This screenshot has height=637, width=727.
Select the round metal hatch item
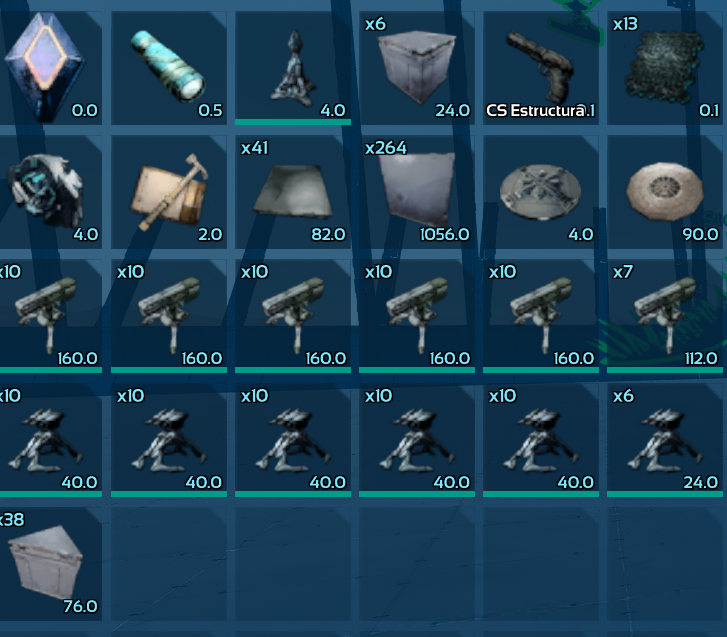click(540, 192)
